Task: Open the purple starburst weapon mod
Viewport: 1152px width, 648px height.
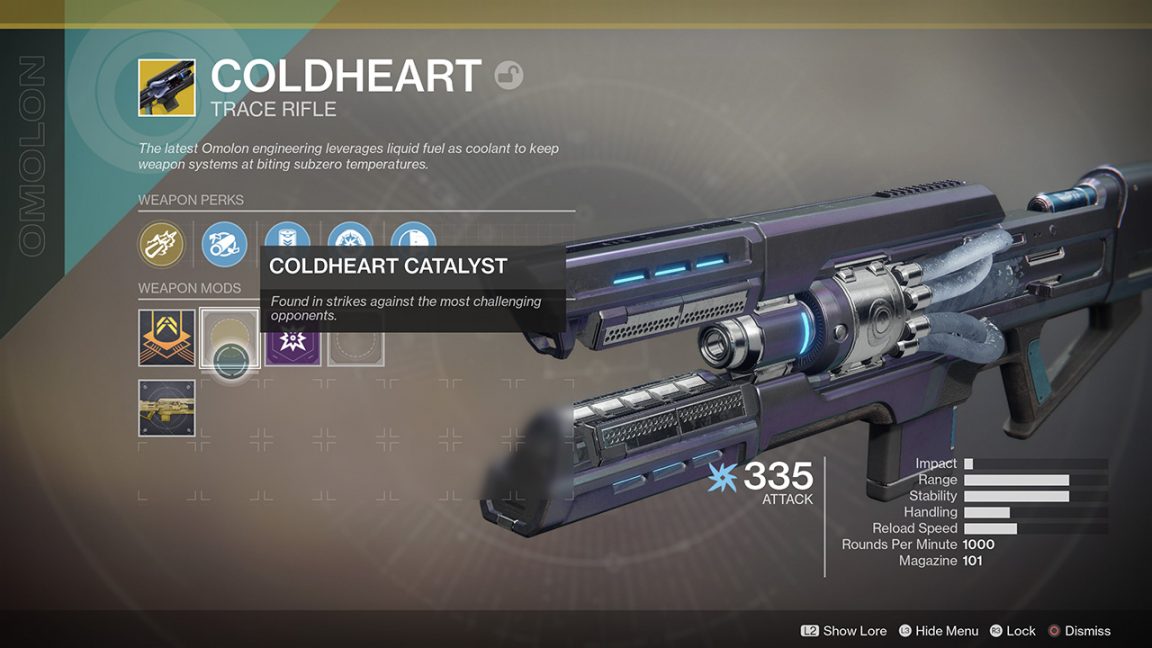Action: click(x=293, y=346)
